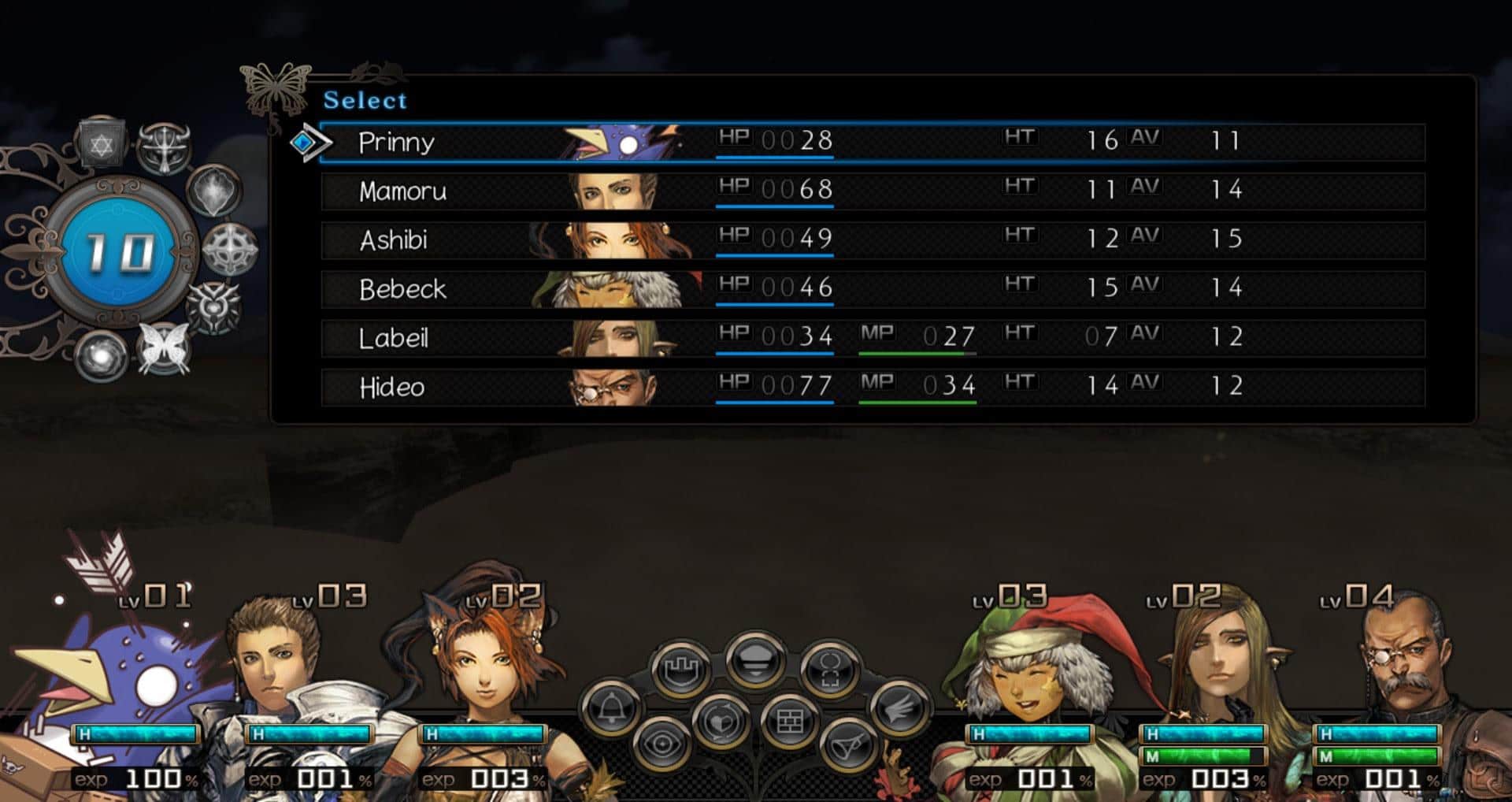The image size is (1512, 802).
Task: Activate the eye icon button
Action: [x=662, y=743]
